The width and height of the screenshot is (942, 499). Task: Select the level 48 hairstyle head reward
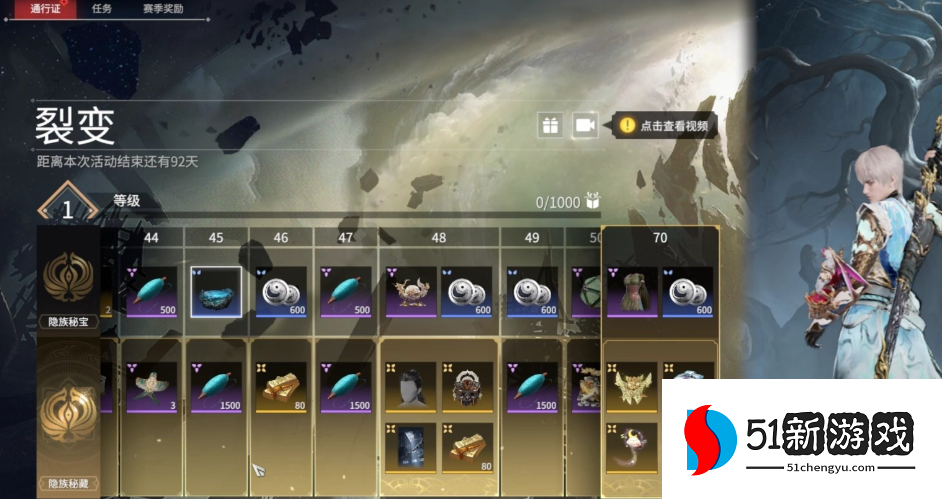[x=411, y=387]
